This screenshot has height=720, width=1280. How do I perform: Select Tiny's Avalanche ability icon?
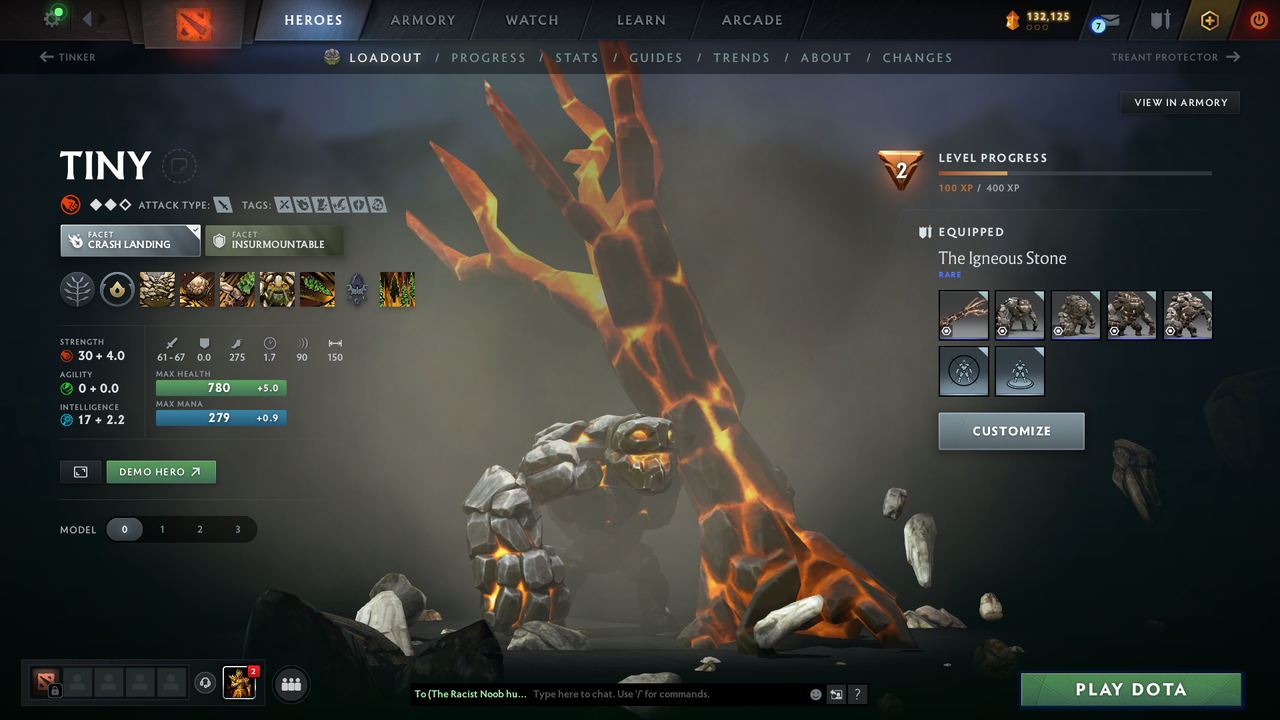(157, 289)
